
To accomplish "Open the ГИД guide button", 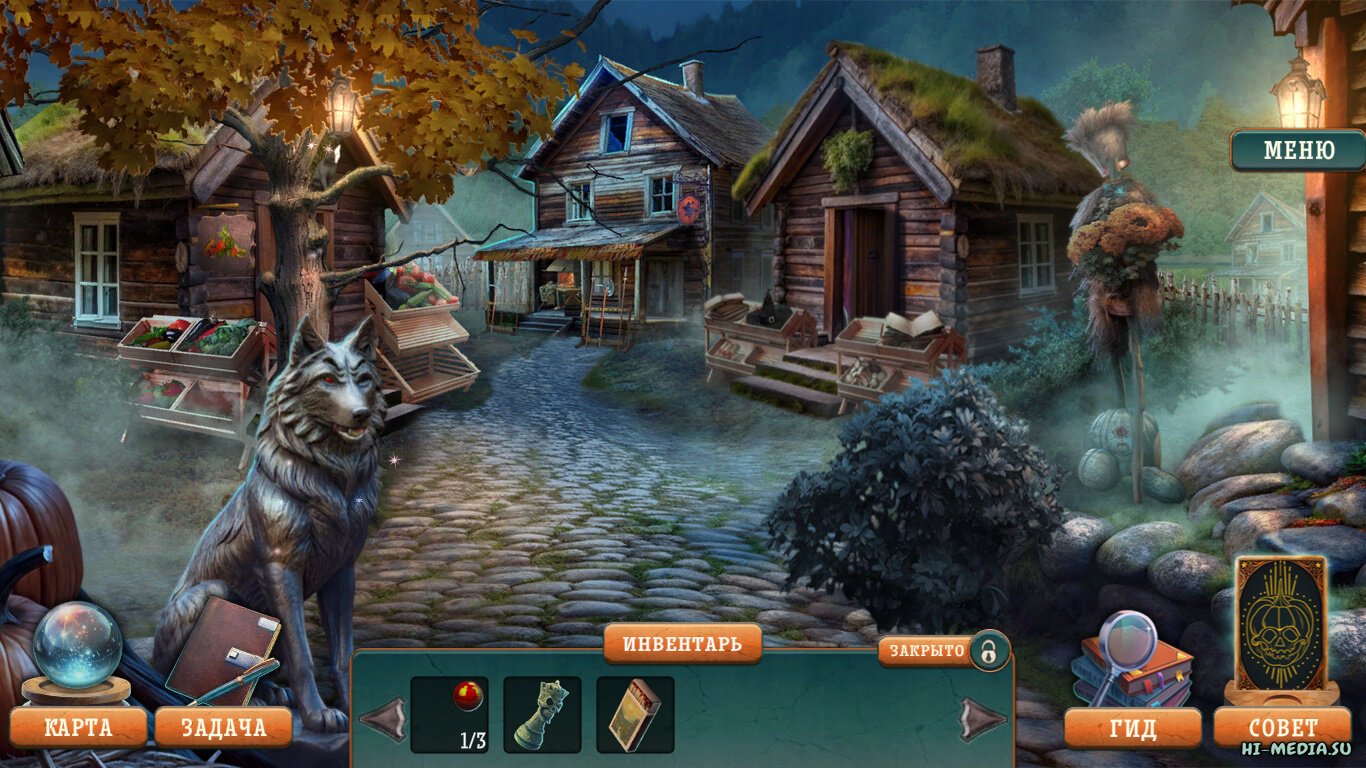I will tap(1132, 727).
